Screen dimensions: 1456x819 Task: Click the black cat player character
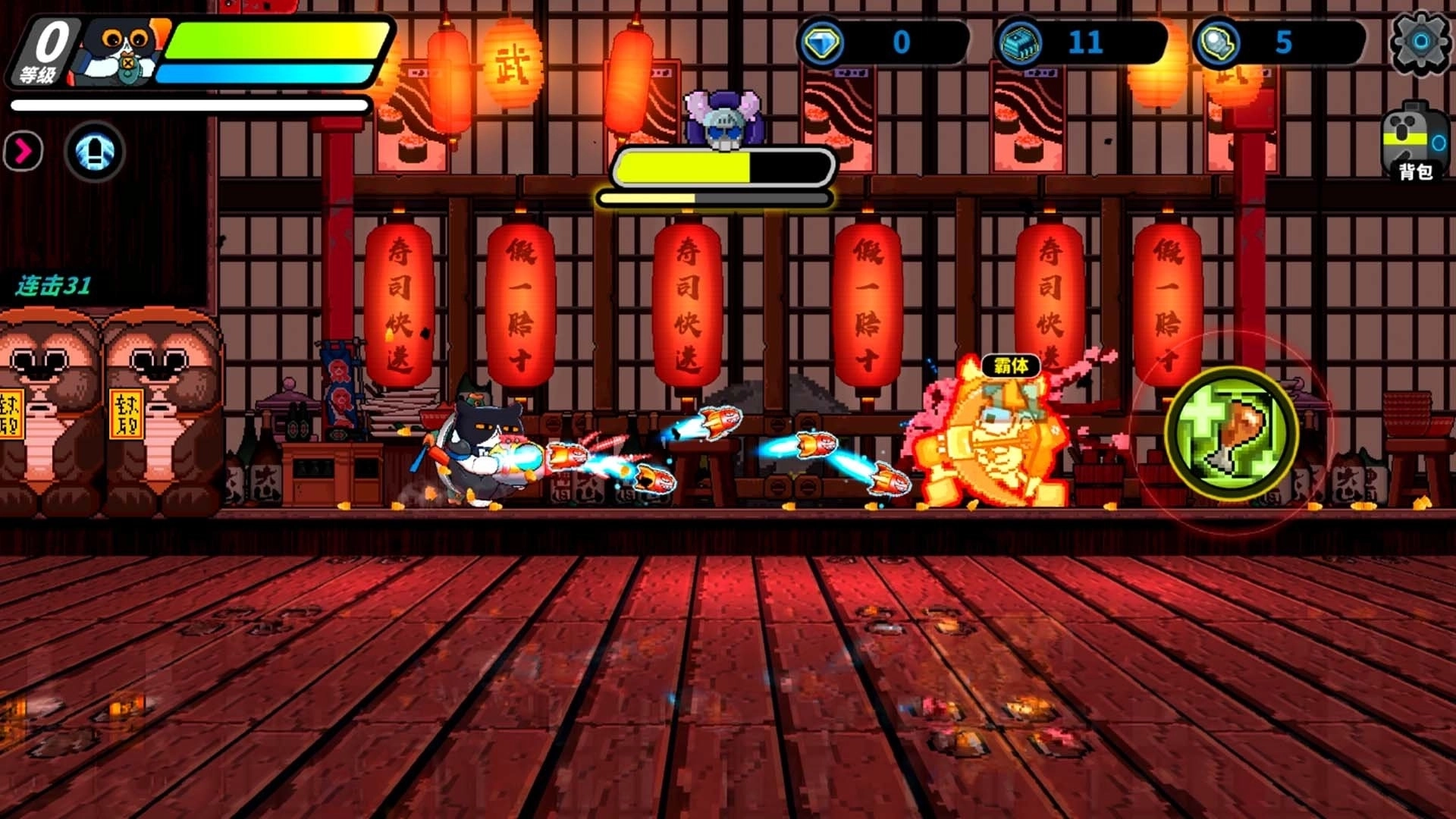click(x=478, y=447)
